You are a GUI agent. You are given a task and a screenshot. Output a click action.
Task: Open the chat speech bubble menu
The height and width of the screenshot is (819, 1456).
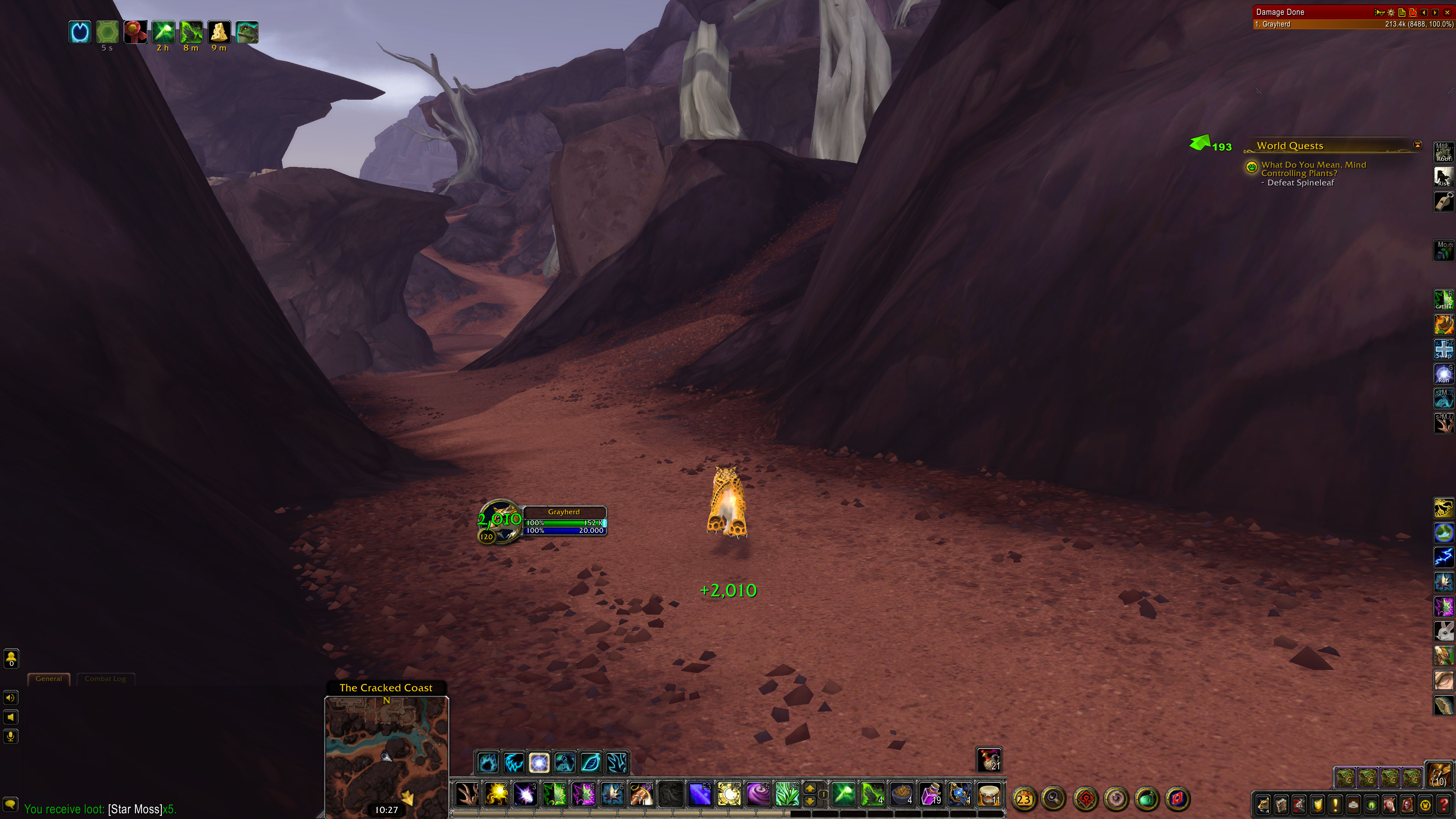coord(11,804)
